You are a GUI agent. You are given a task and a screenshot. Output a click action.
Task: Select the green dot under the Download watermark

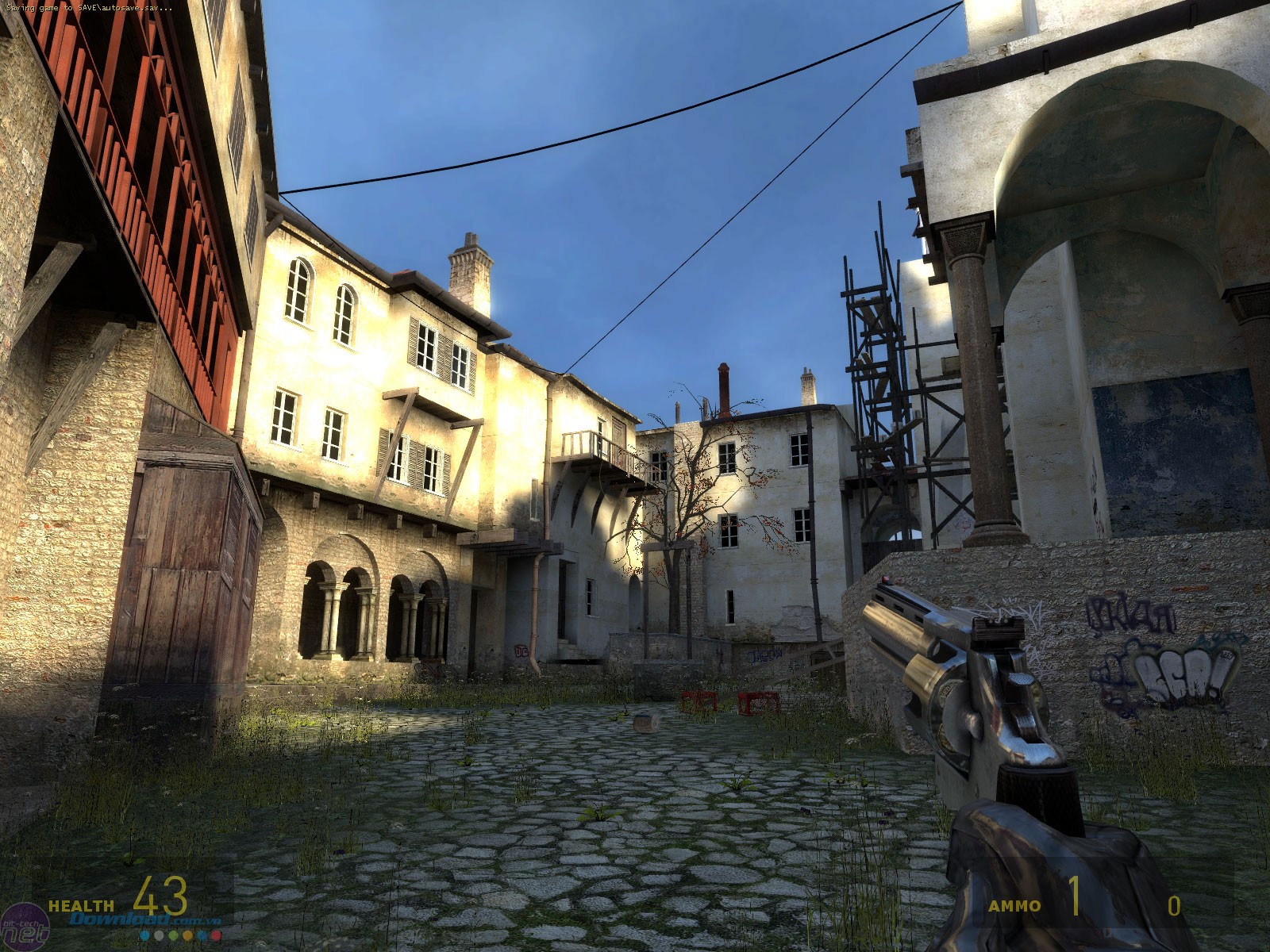point(174,935)
